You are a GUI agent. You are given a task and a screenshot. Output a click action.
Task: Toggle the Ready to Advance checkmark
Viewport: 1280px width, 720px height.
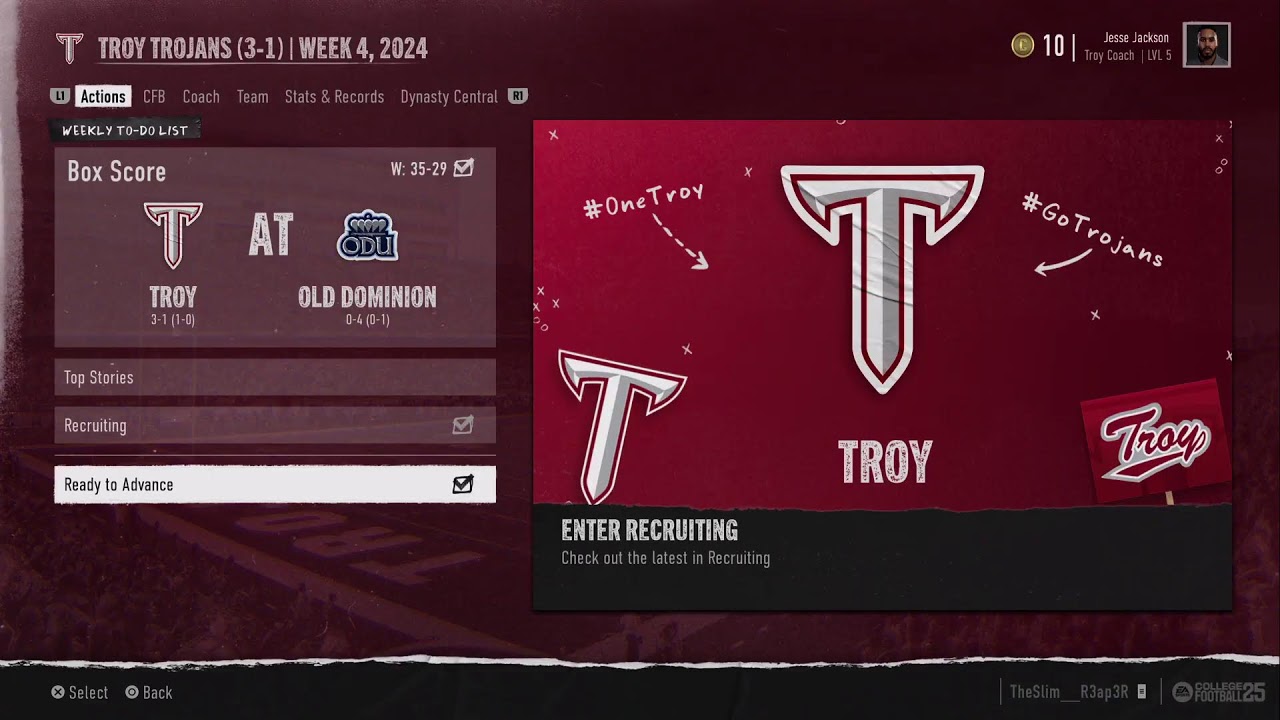(x=461, y=484)
